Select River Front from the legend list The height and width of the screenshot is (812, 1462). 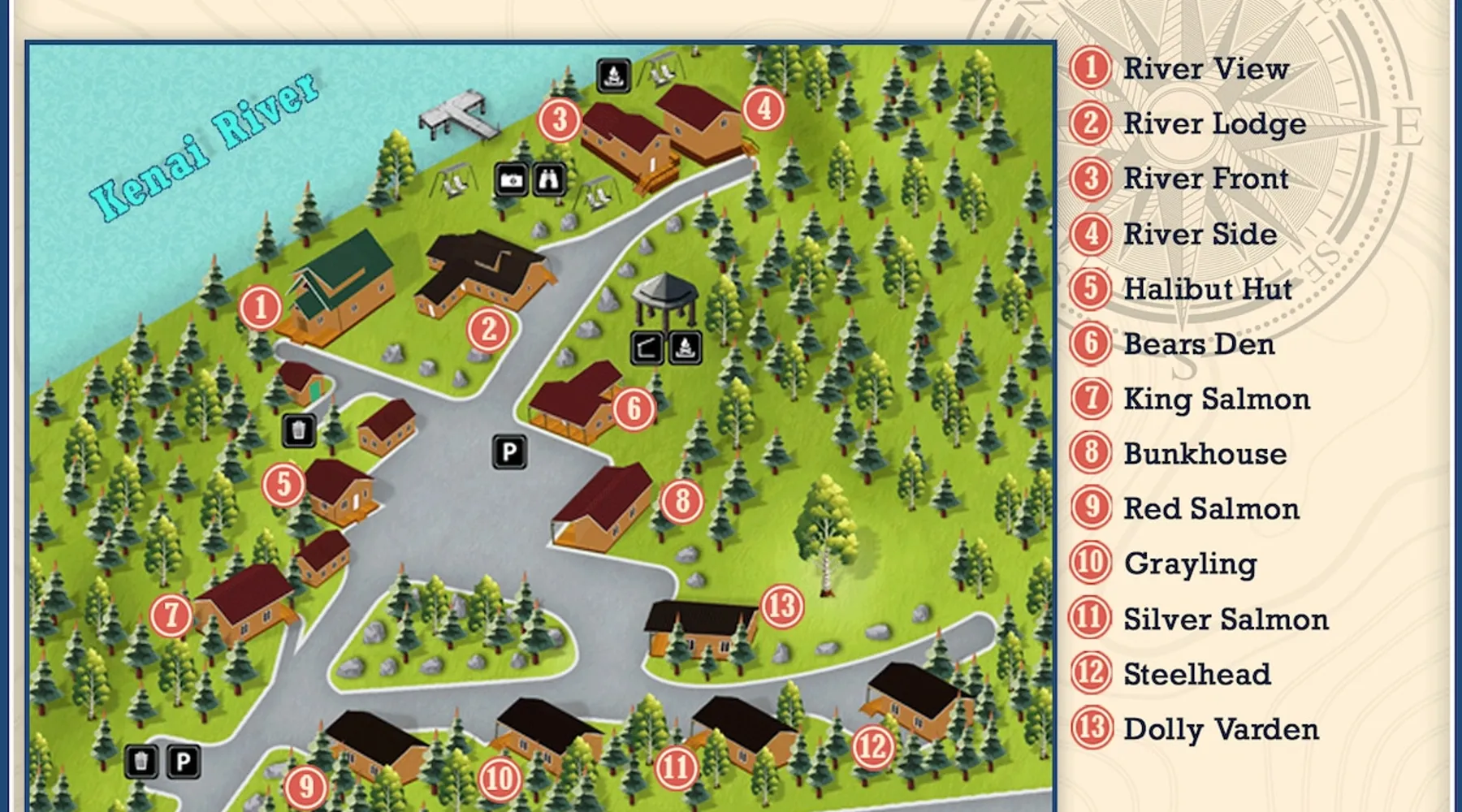point(1205,179)
